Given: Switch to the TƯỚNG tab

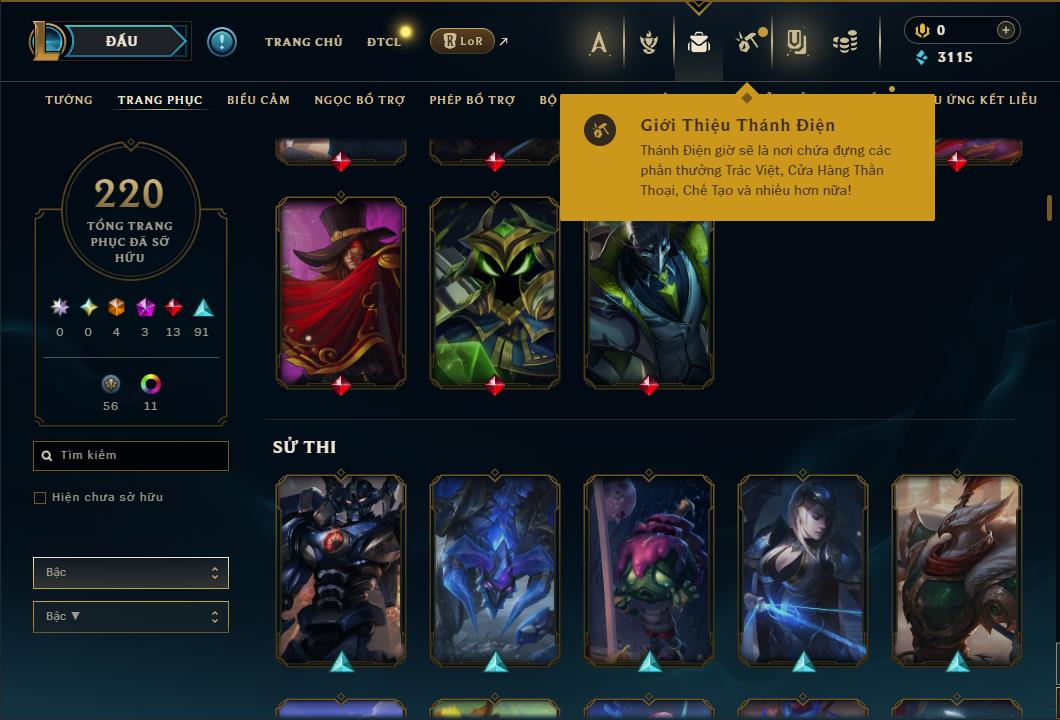Looking at the screenshot, I should (x=69, y=100).
